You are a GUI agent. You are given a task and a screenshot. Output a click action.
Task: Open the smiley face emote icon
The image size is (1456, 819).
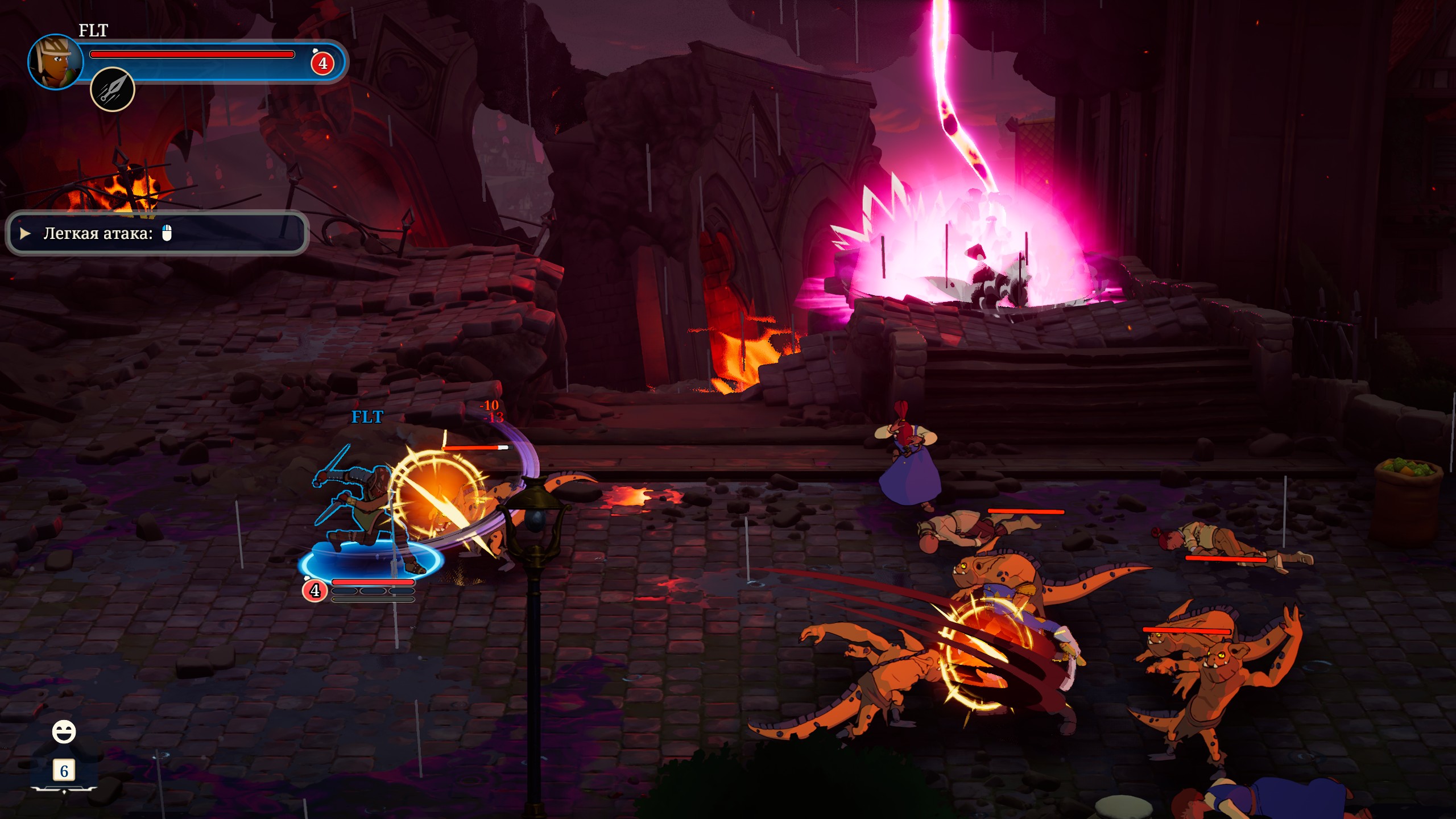64,732
